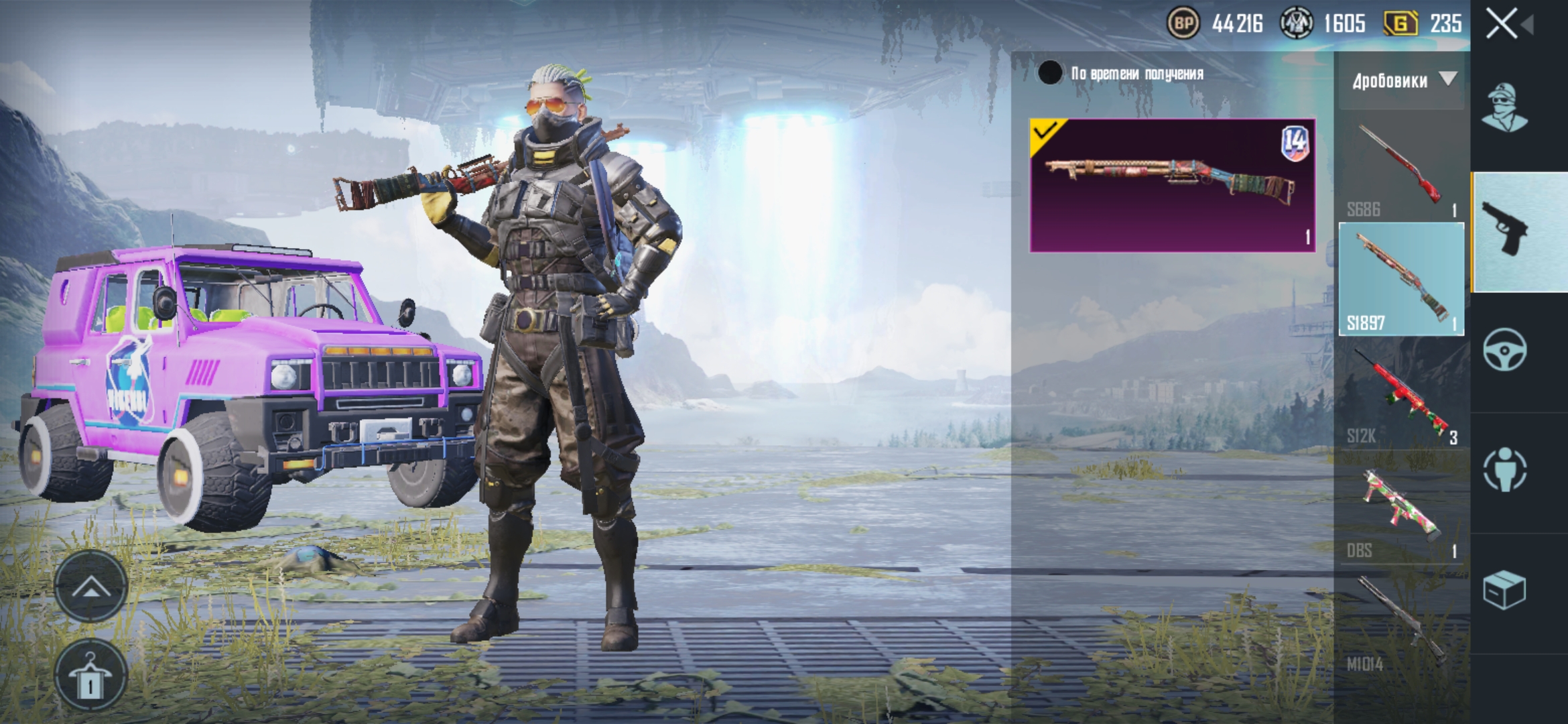Open the box crate items tab
Image resolution: width=1568 pixels, height=724 pixels.
point(1504,589)
